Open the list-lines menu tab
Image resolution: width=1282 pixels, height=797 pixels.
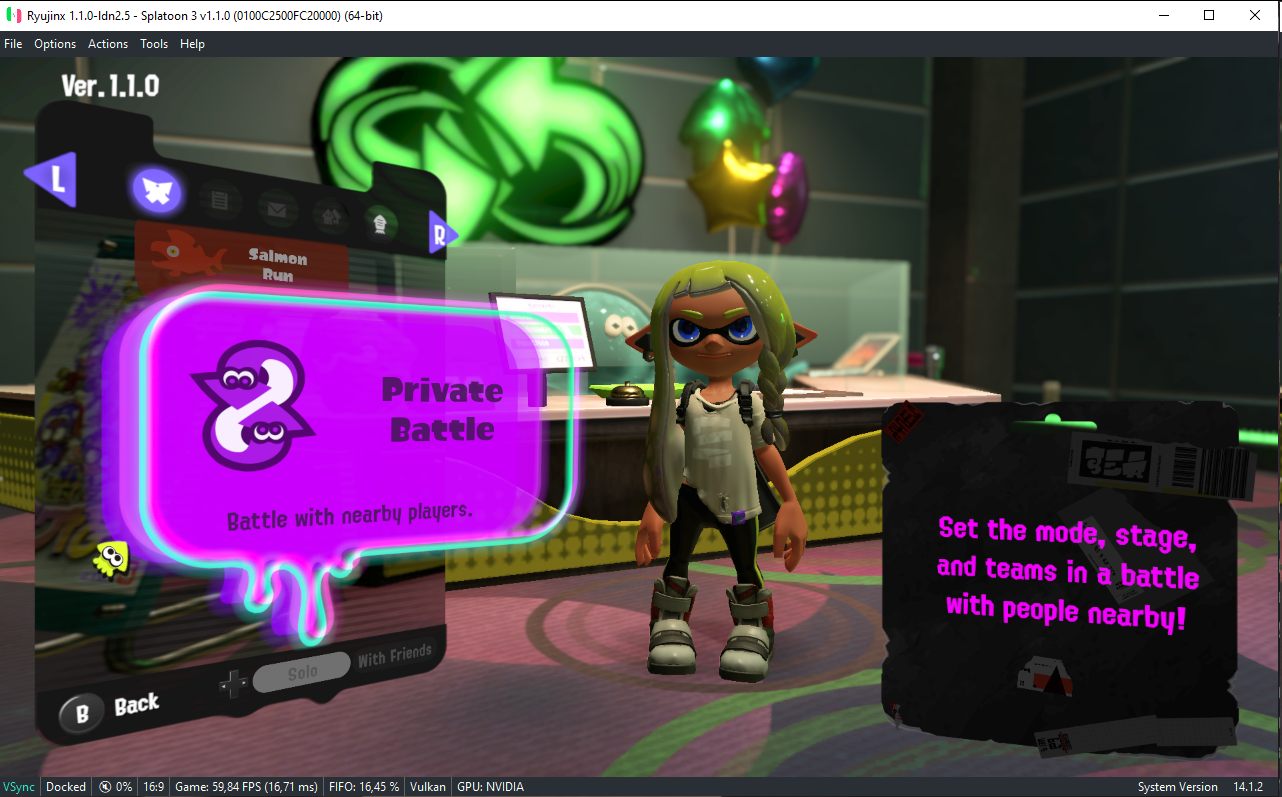pyautogui.click(x=218, y=199)
